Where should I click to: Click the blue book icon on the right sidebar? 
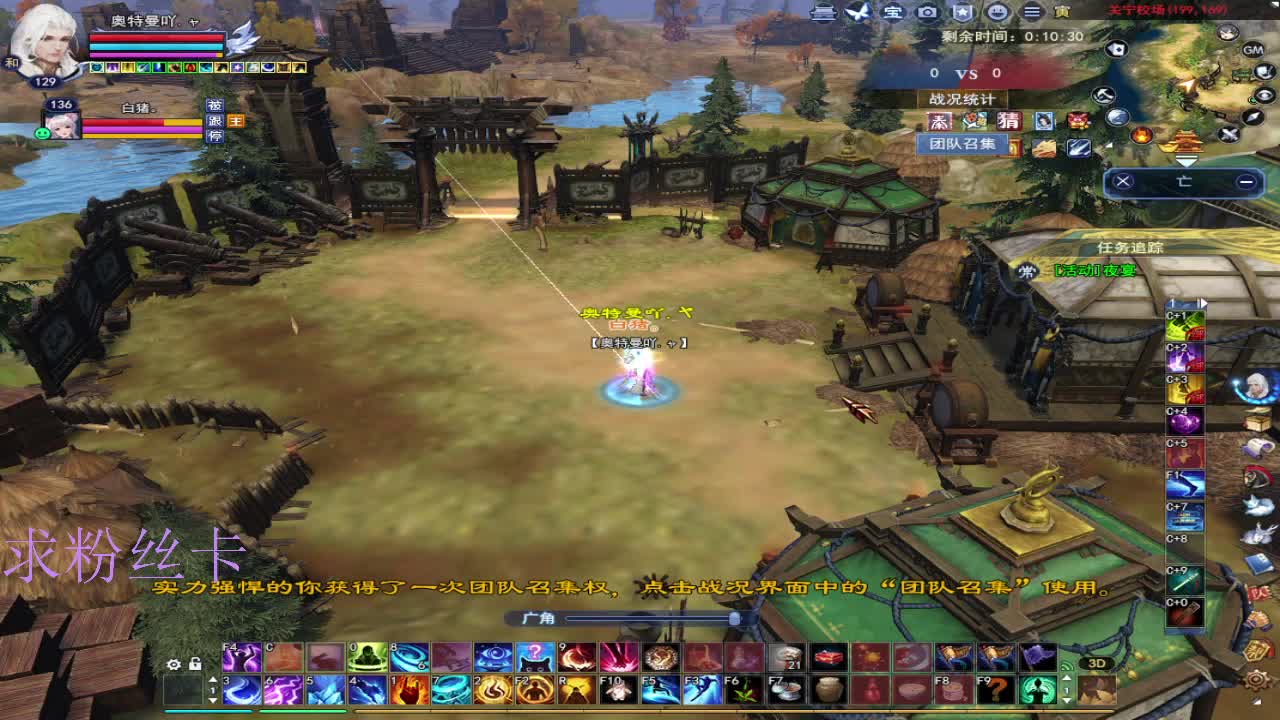point(1258,563)
